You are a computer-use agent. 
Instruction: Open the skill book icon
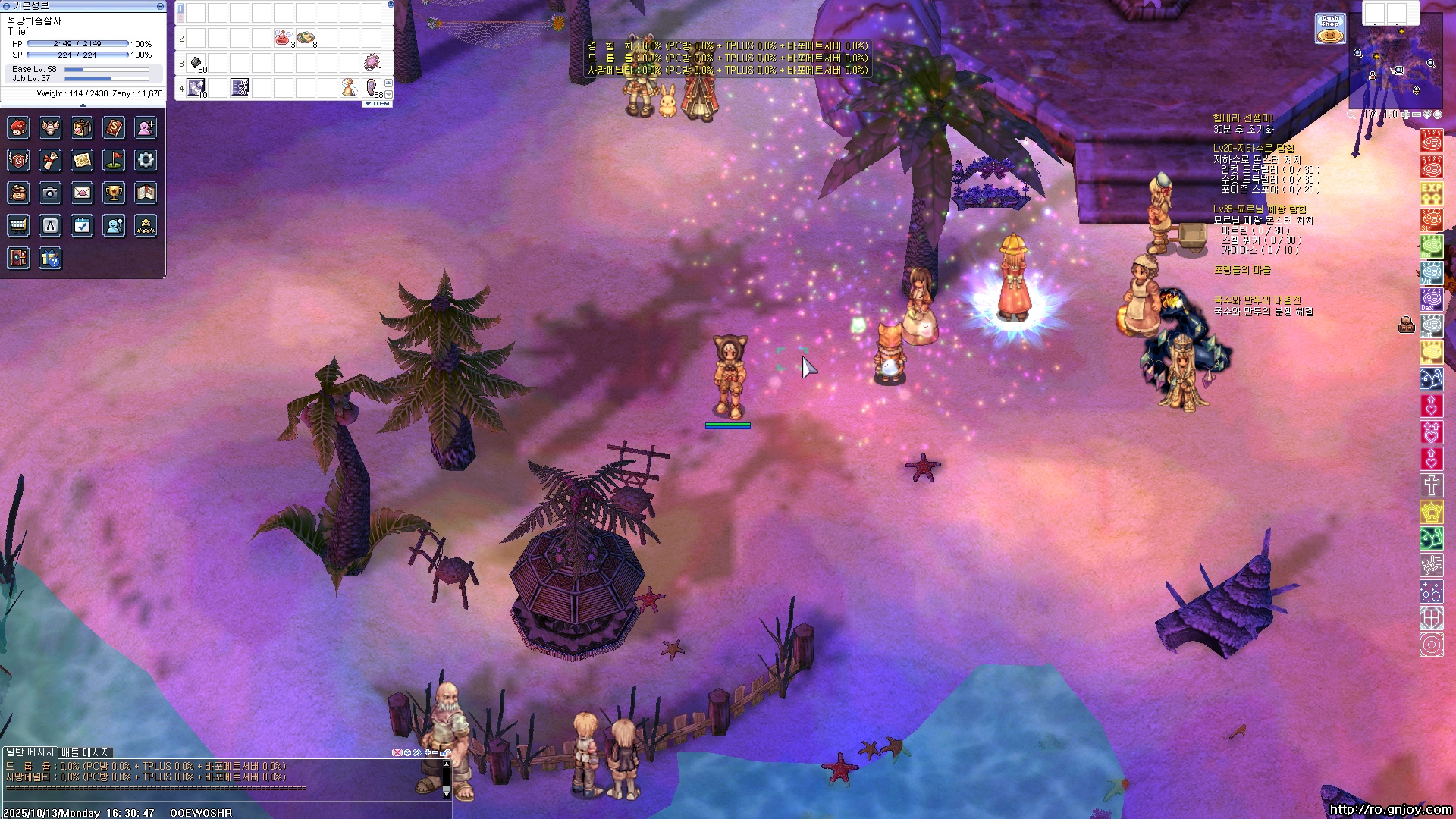point(114,128)
